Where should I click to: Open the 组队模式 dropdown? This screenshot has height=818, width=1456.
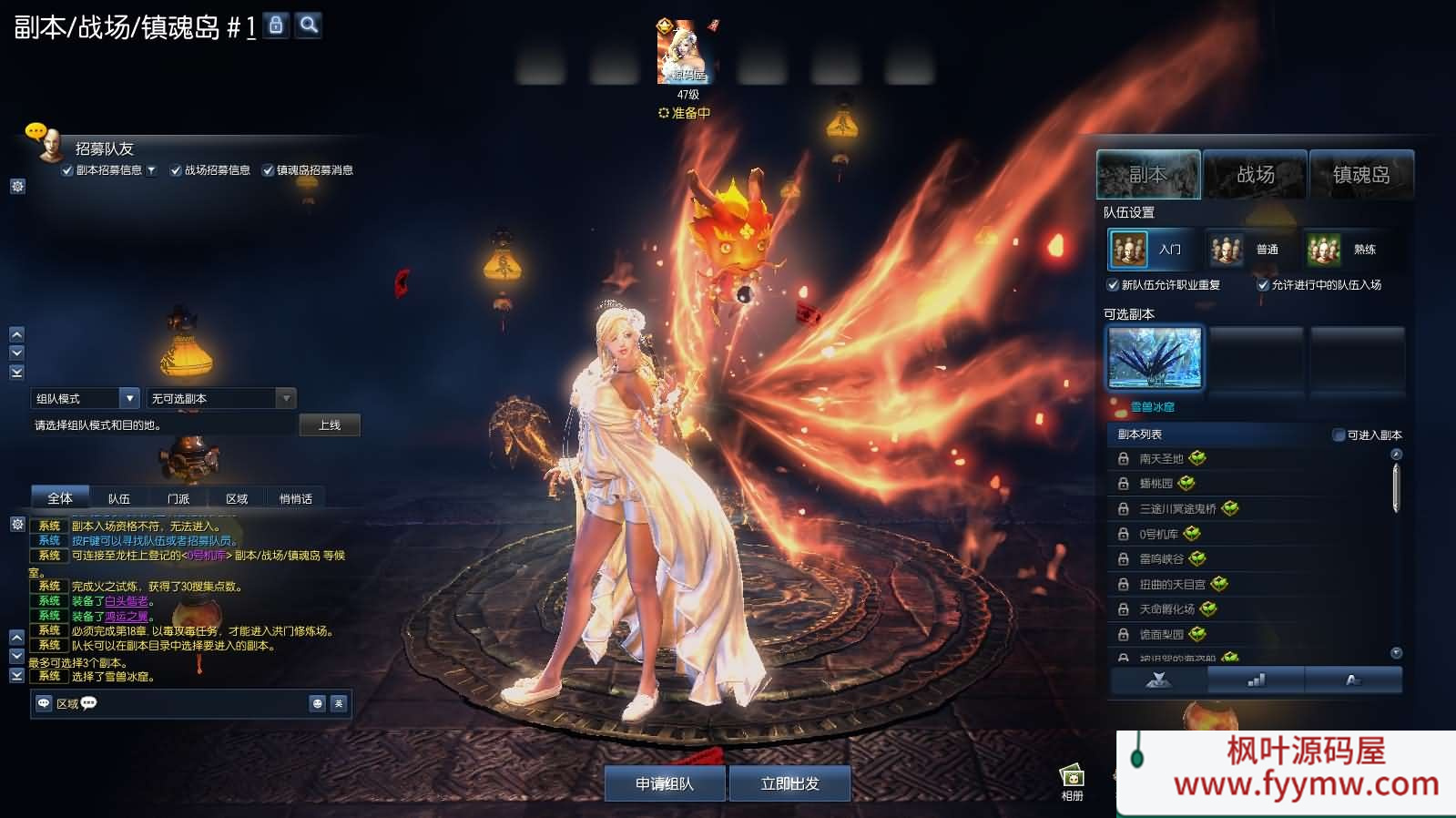click(x=129, y=398)
